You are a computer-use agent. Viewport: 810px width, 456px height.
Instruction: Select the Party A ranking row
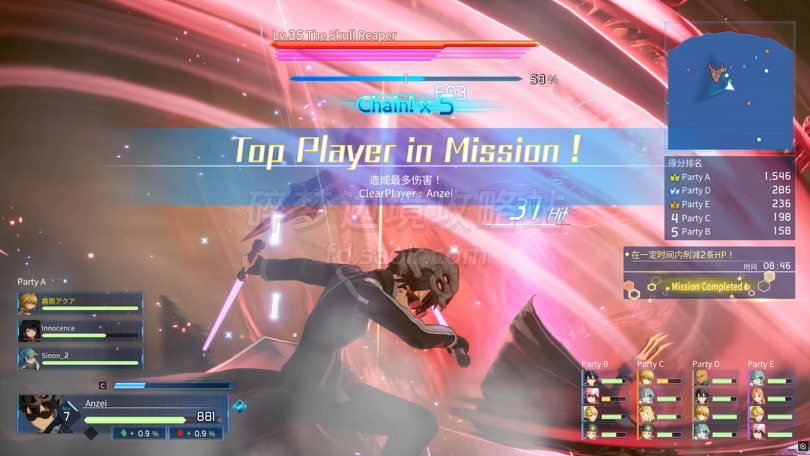click(730, 177)
